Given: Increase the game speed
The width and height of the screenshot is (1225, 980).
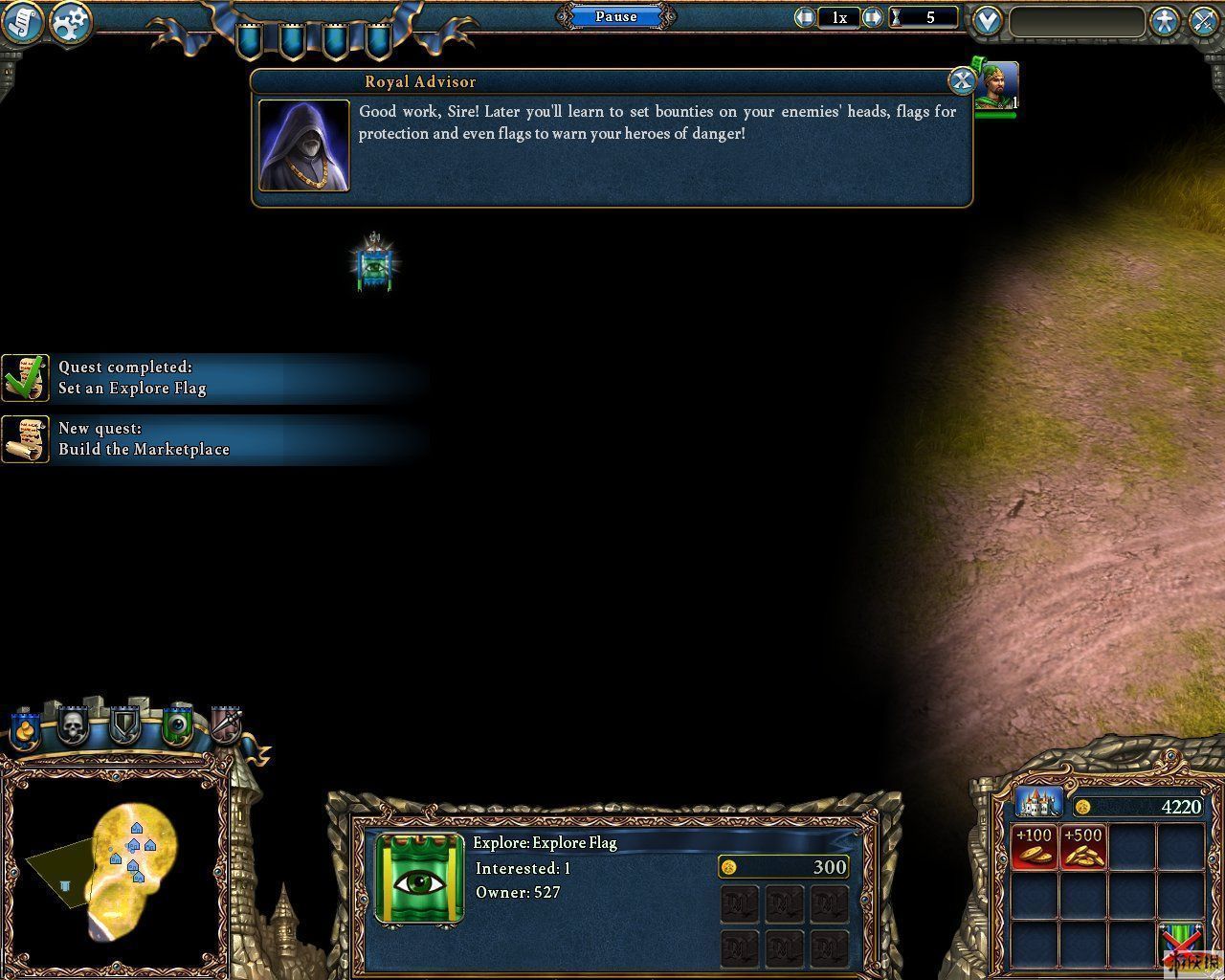Looking at the screenshot, I should (x=872, y=17).
